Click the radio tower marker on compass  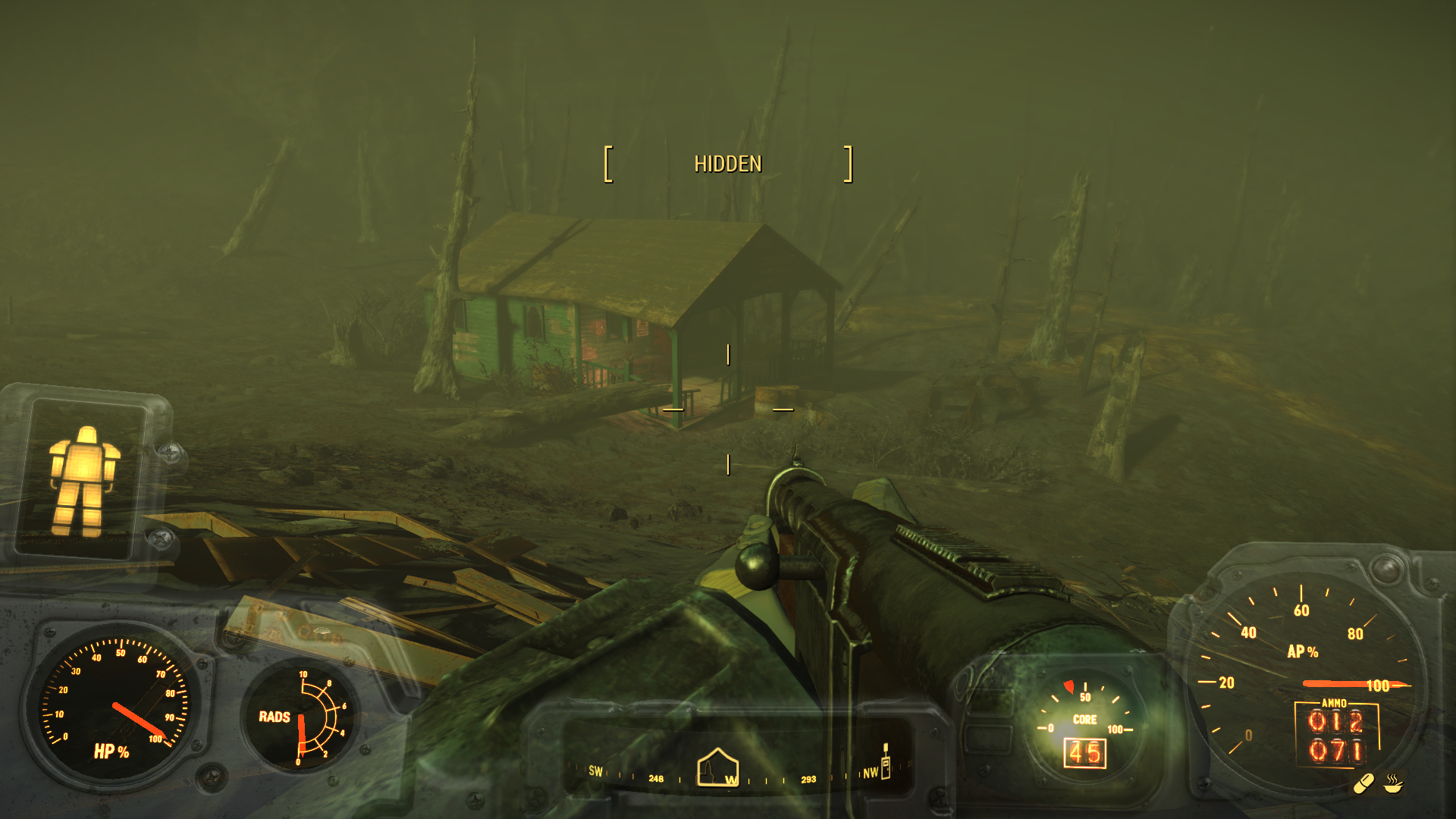[885, 761]
